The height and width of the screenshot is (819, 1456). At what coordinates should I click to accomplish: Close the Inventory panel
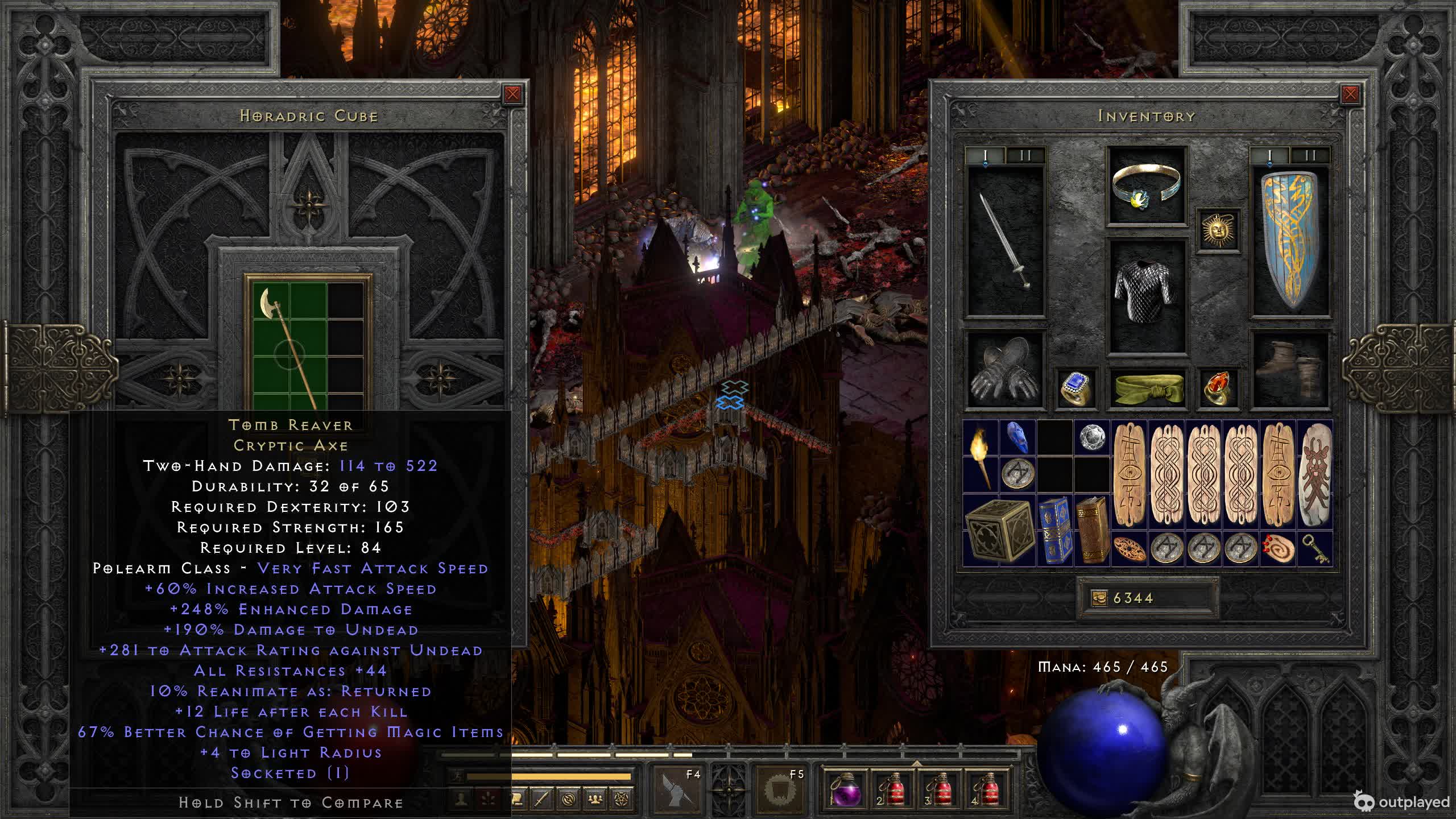[1350, 94]
